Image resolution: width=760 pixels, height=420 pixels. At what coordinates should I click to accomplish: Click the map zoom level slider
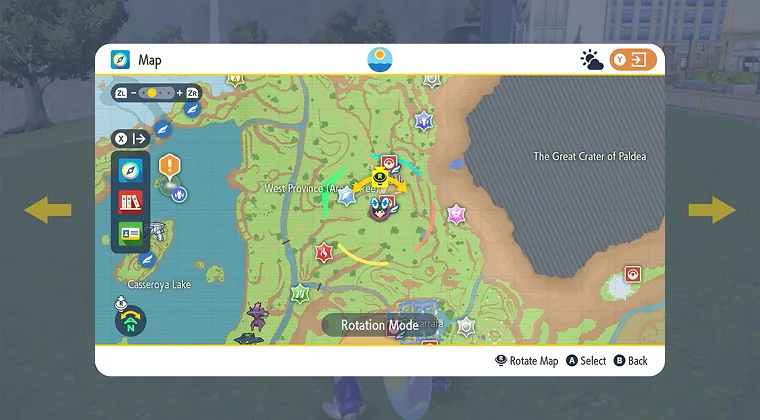[151, 93]
